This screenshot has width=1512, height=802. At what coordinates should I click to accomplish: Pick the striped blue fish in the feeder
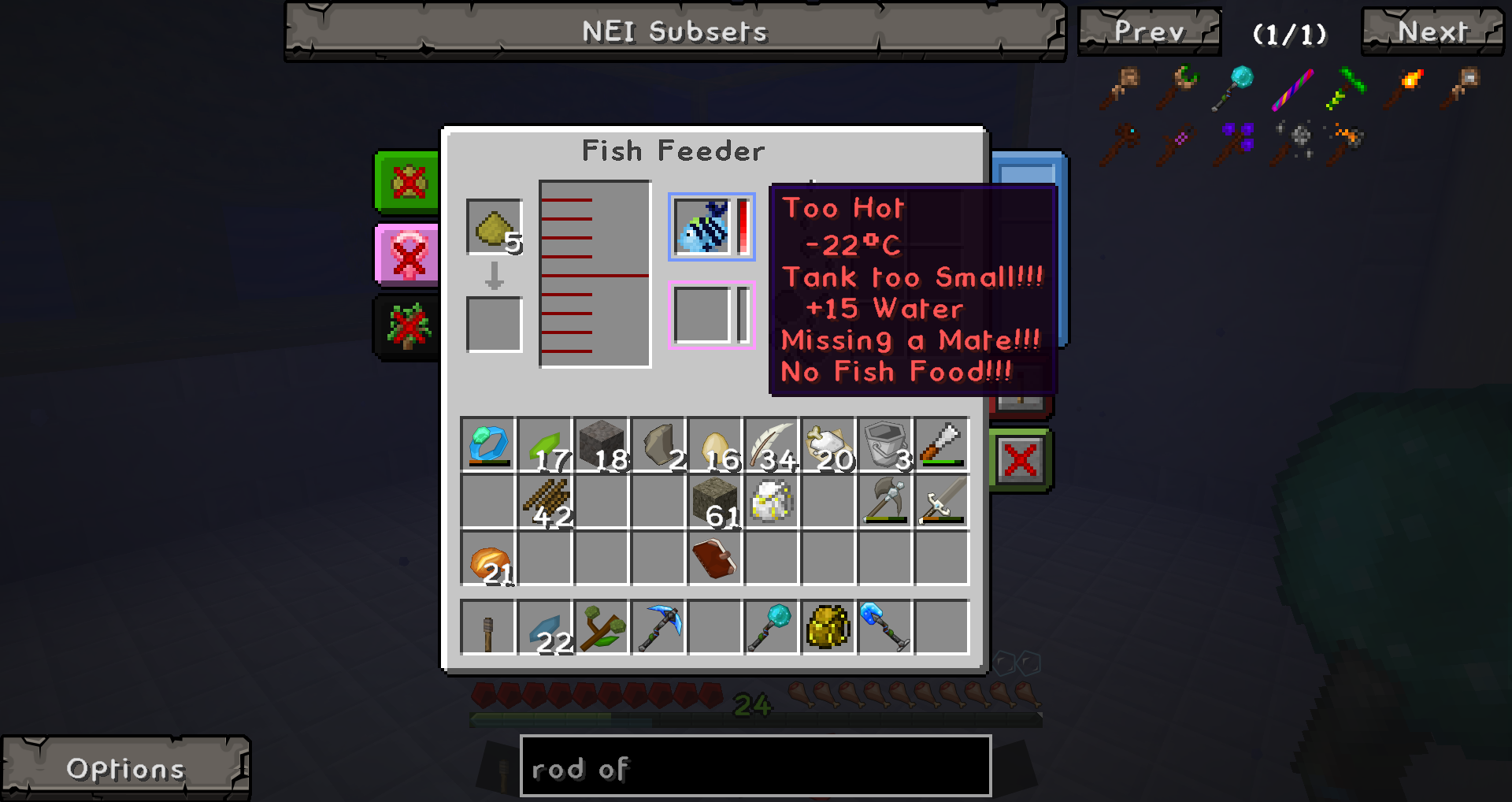pyautogui.click(x=702, y=227)
